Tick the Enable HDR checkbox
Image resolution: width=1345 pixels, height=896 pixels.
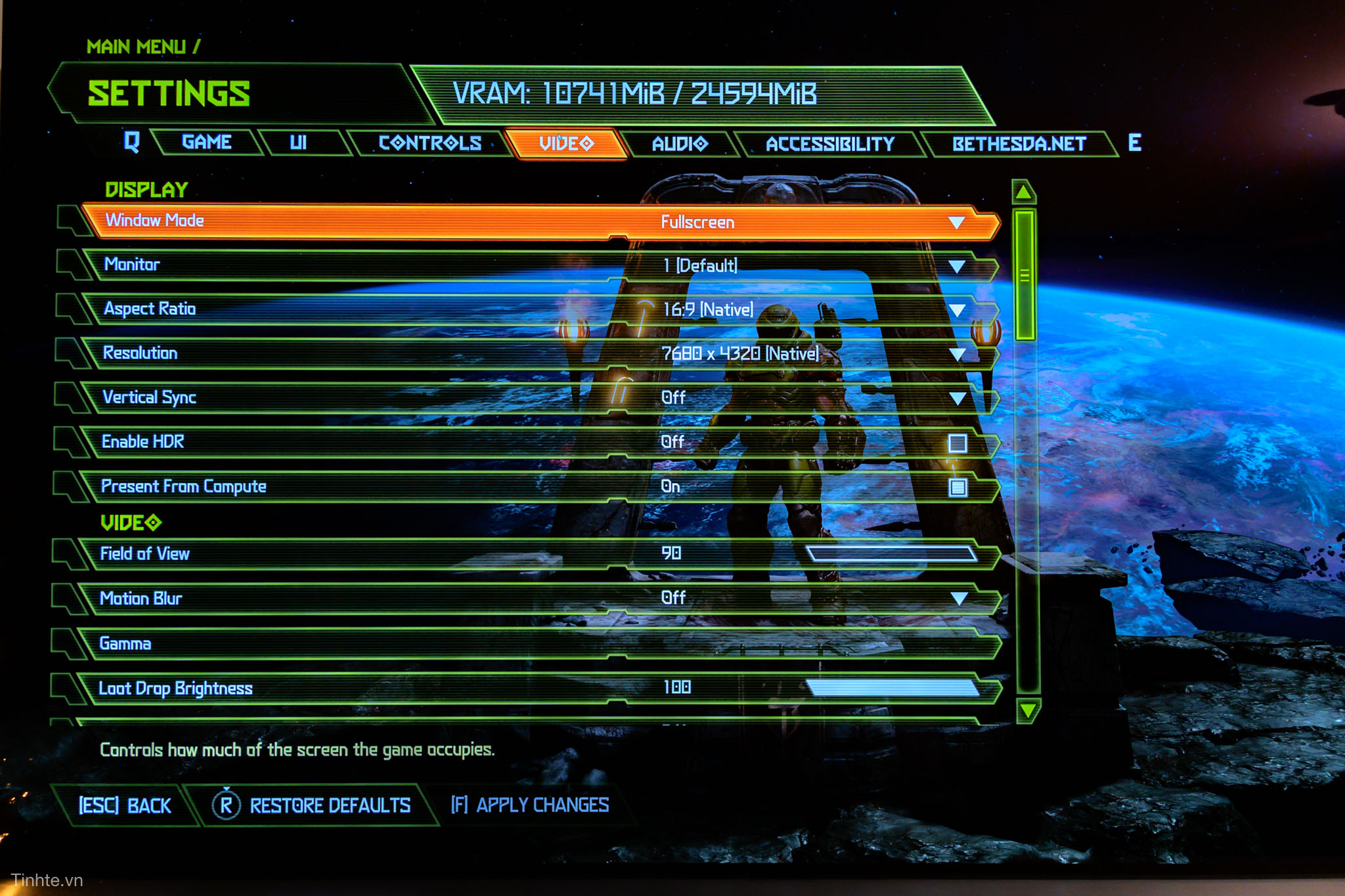coord(958,444)
